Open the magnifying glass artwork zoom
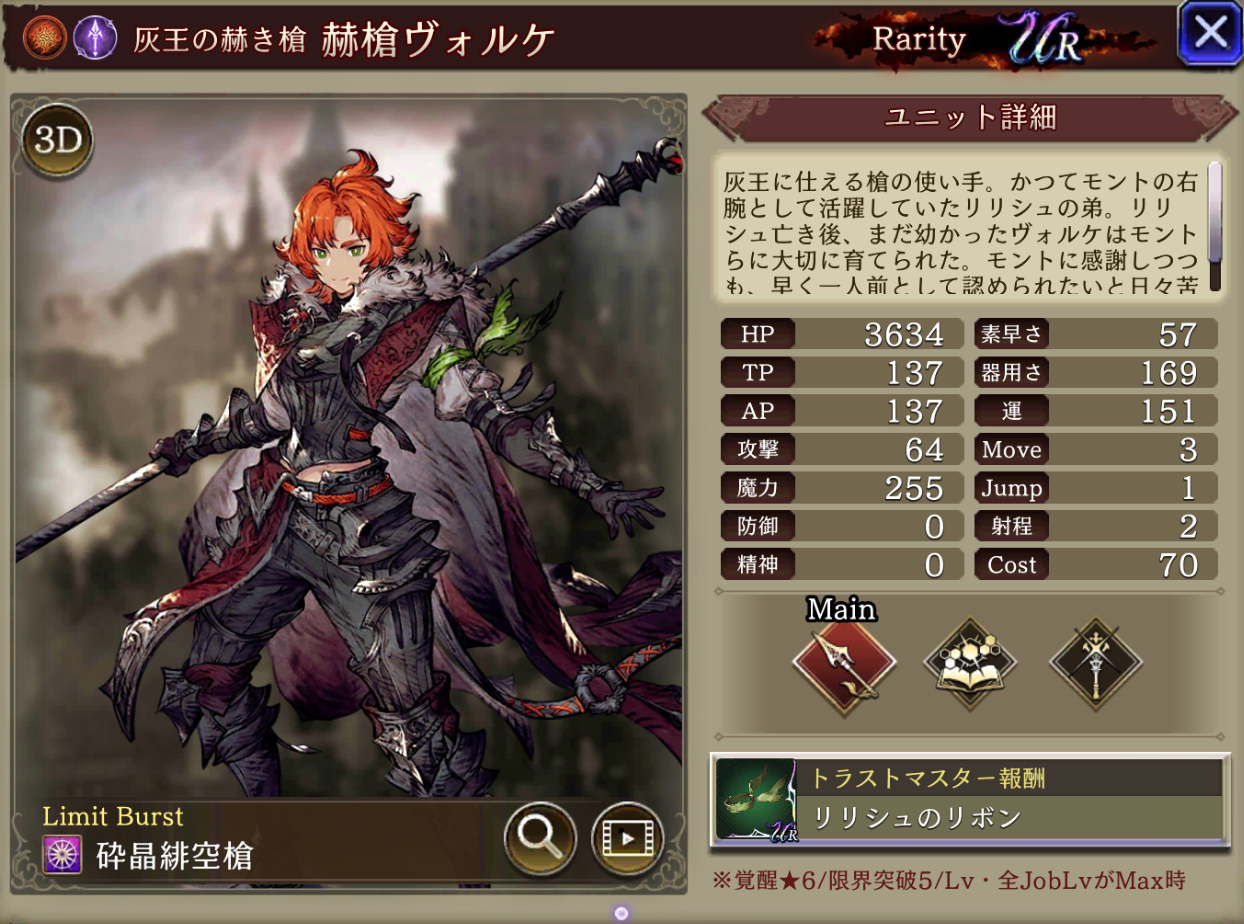The width and height of the screenshot is (1244, 924). [x=540, y=839]
